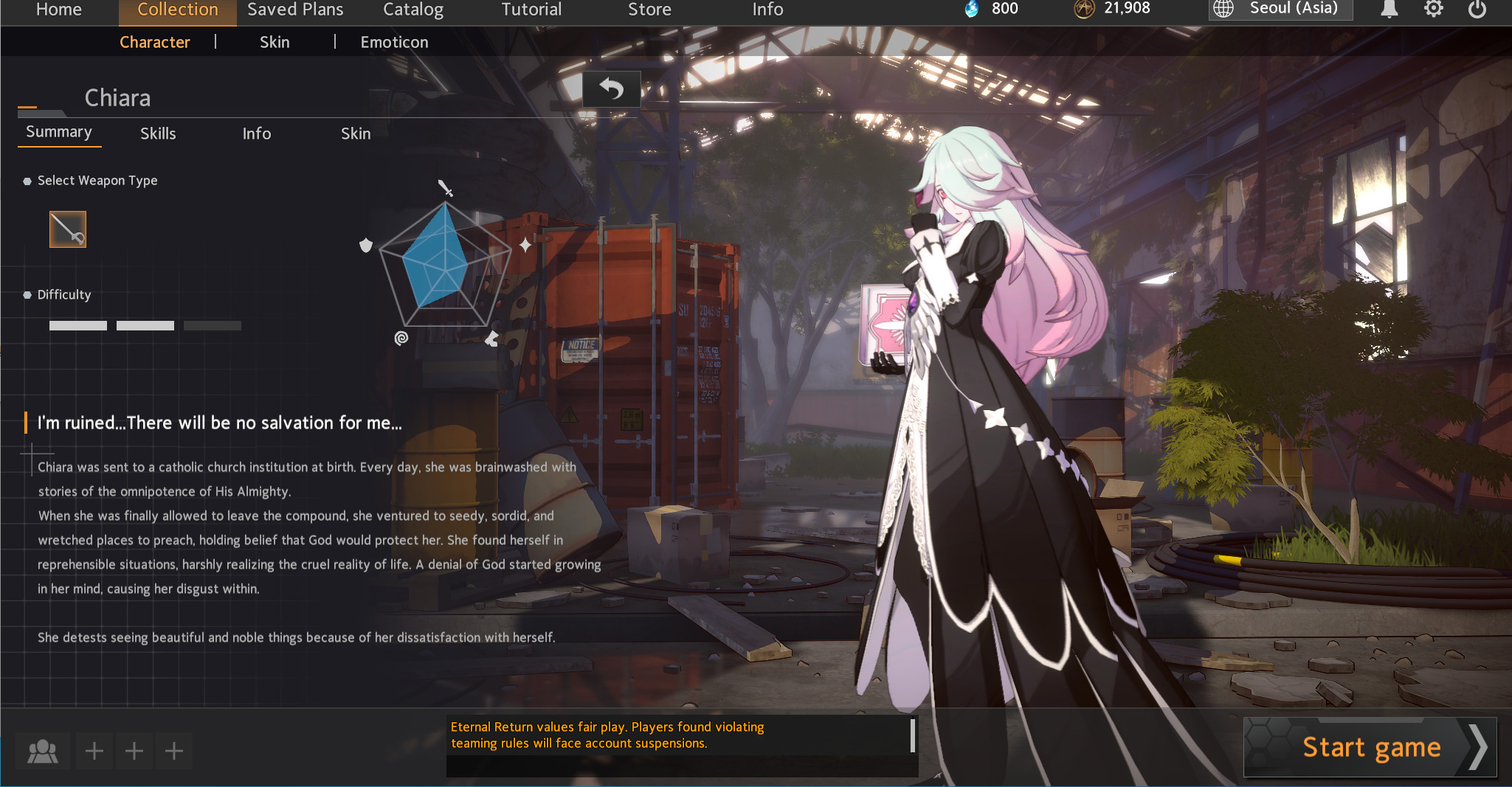Open the social/party icon bottom left

tap(44, 750)
